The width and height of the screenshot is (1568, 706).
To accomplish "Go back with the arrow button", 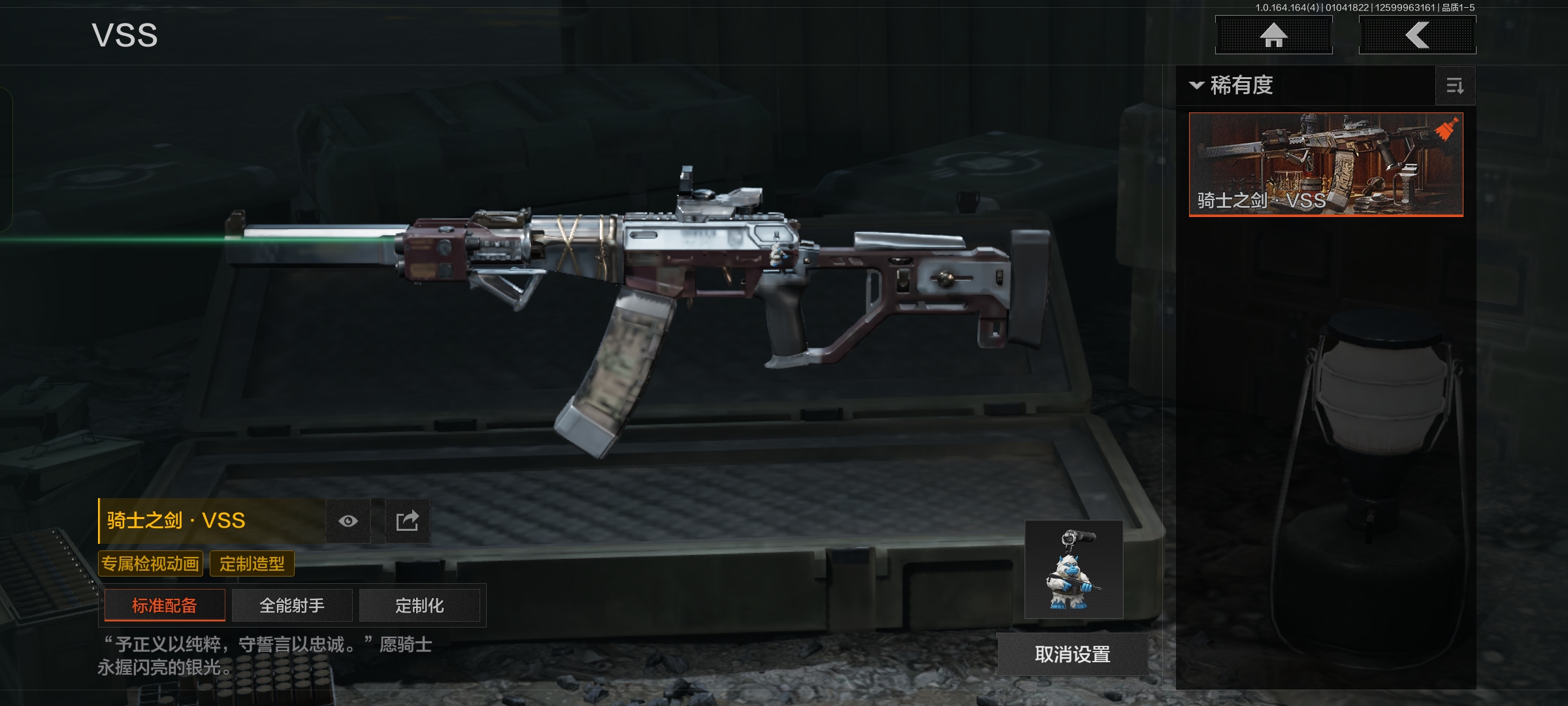I will (x=1417, y=35).
